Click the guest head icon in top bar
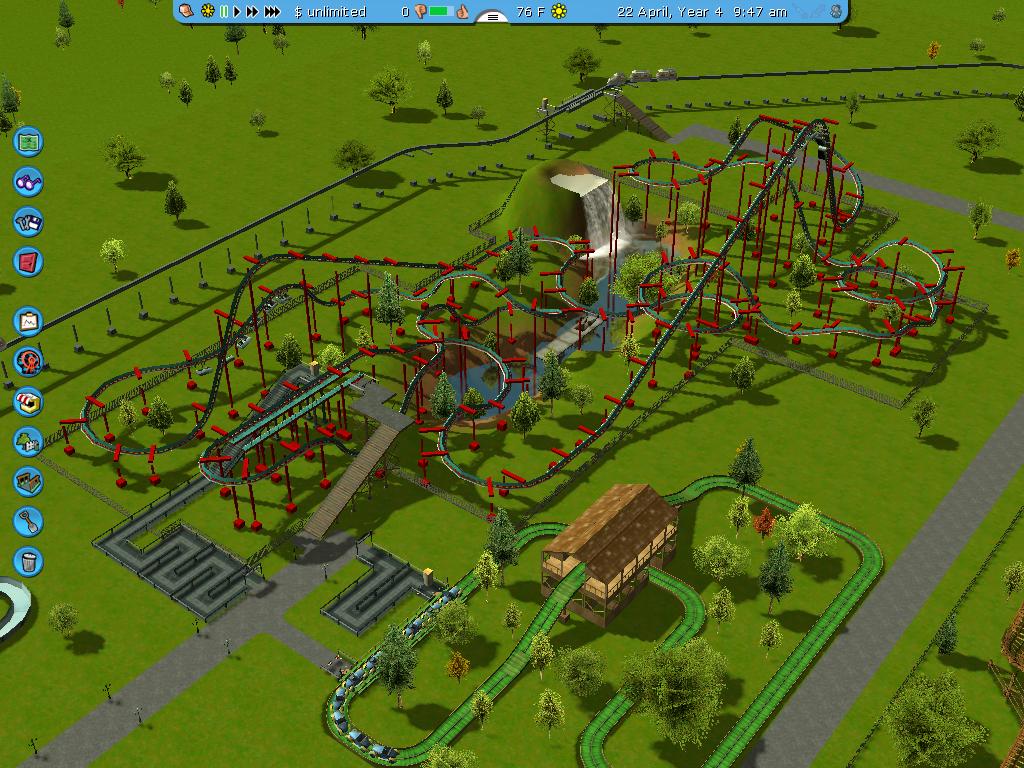1024x768 pixels. 187,11
